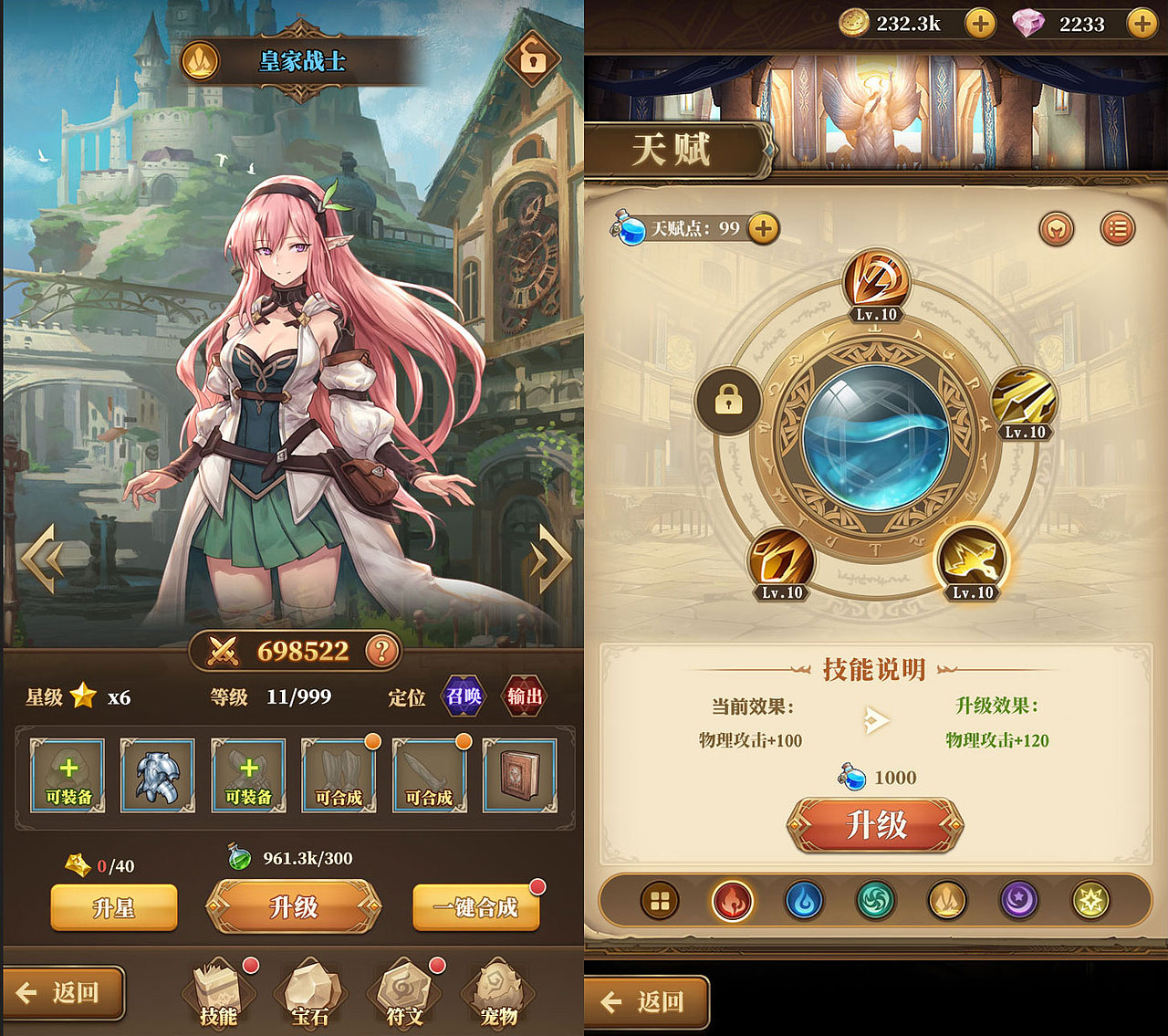
Task: Click the plus next to 天赋点 99
Action: tap(765, 230)
